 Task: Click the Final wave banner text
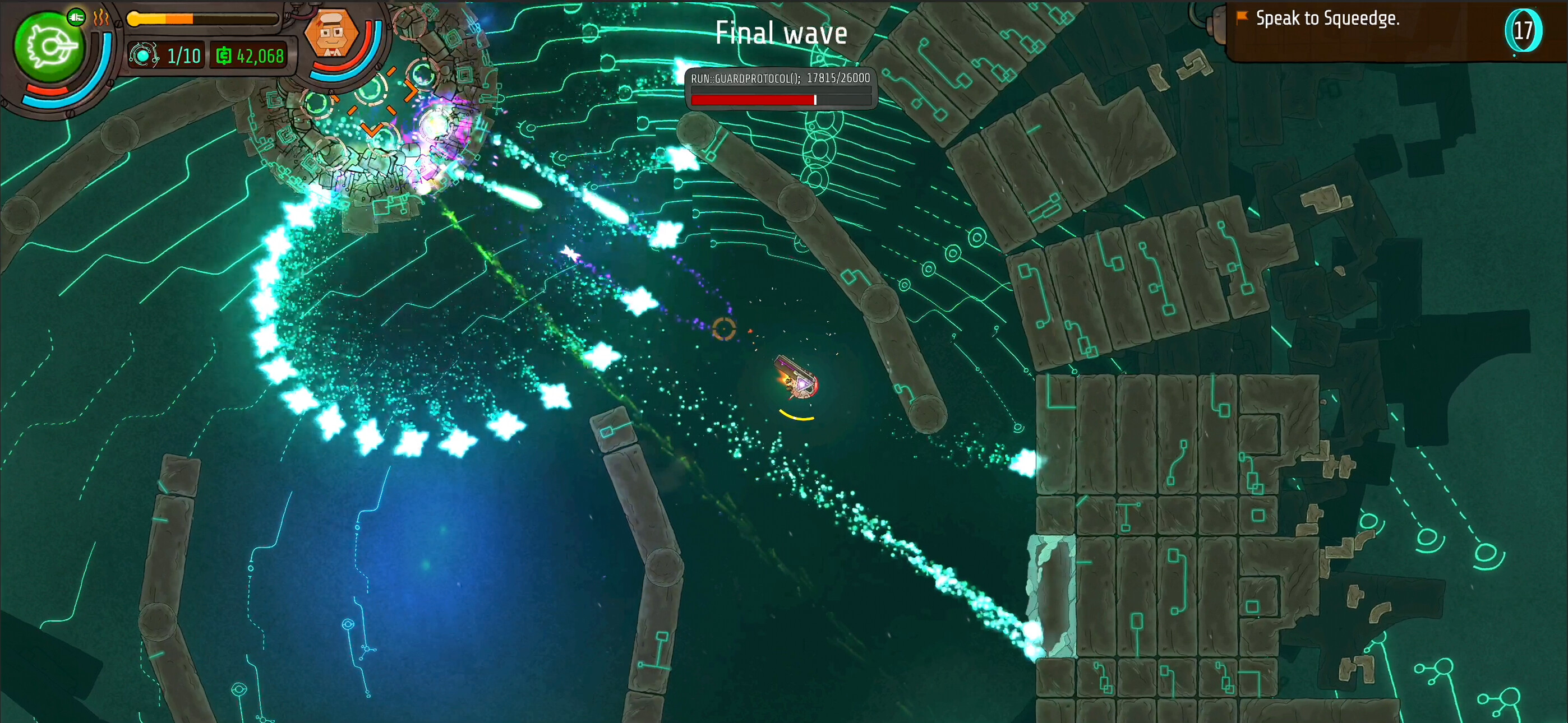782,34
